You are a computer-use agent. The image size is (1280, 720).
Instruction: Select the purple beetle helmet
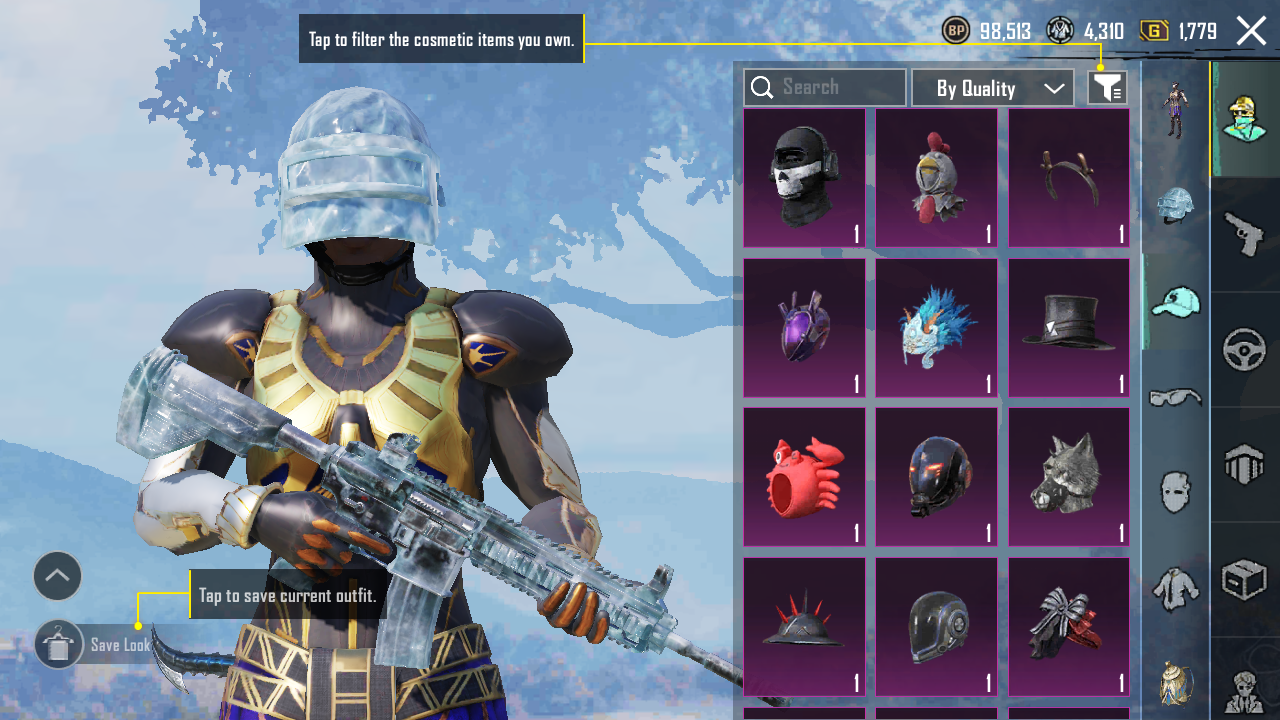804,328
